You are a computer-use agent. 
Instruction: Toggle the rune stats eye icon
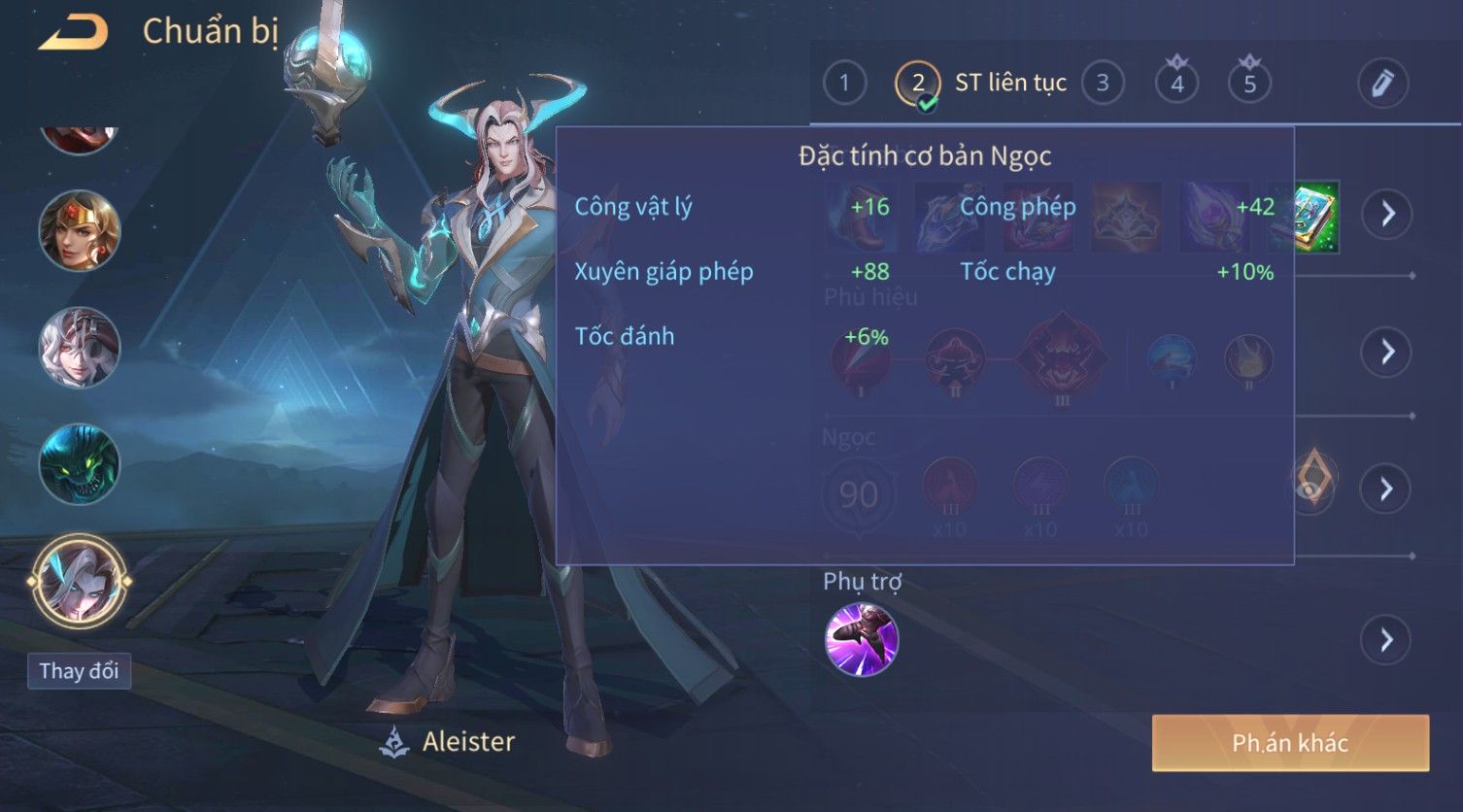(x=1312, y=481)
